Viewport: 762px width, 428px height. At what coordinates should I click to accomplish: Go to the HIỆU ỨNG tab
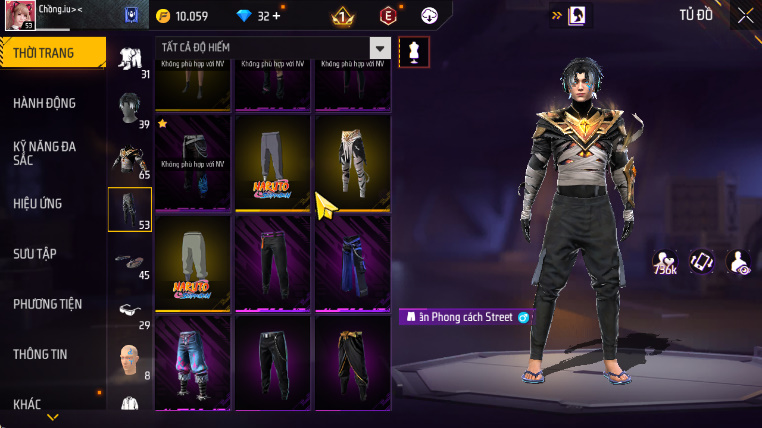click(x=38, y=203)
